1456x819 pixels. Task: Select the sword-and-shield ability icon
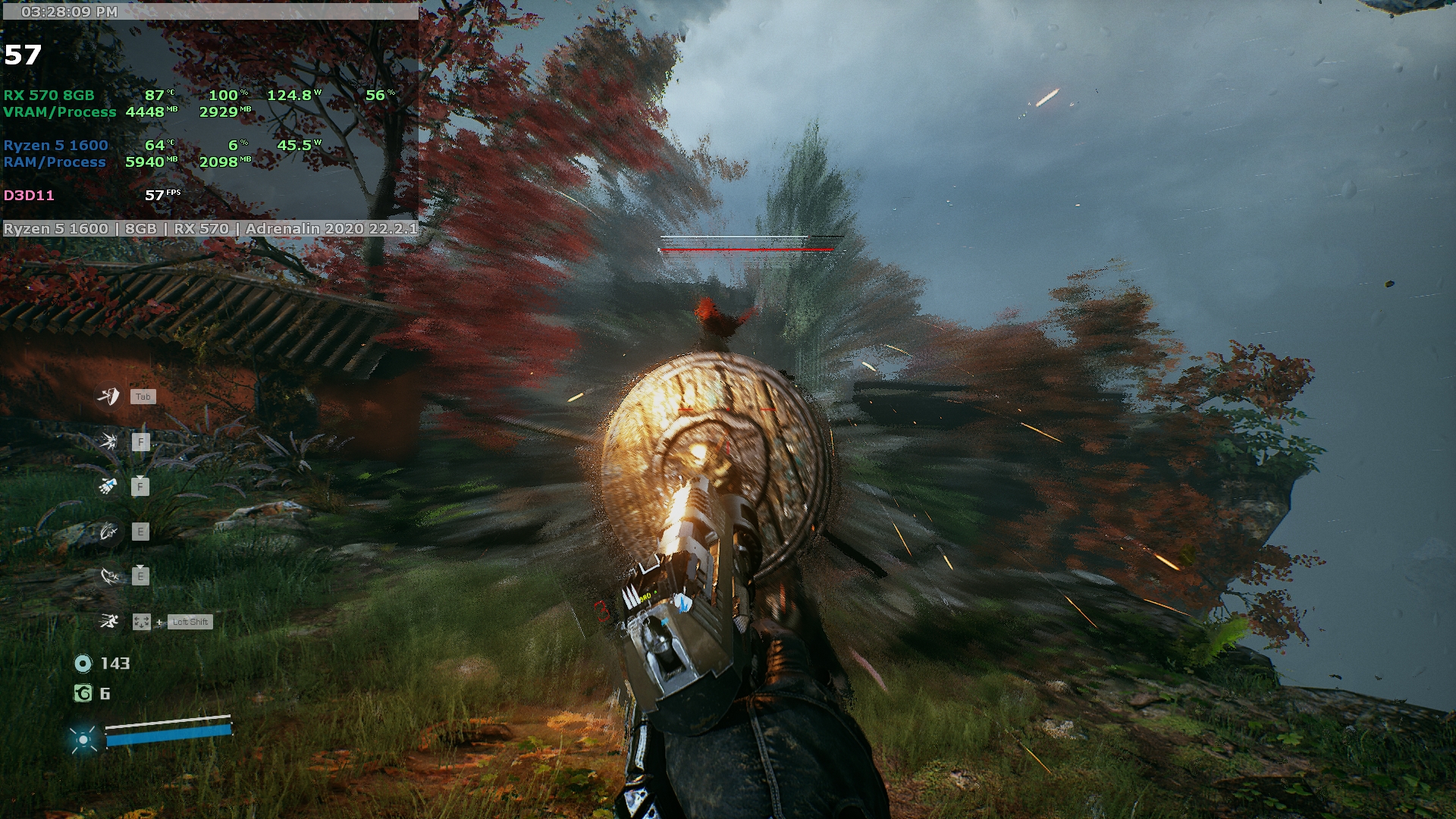pos(108,396)
